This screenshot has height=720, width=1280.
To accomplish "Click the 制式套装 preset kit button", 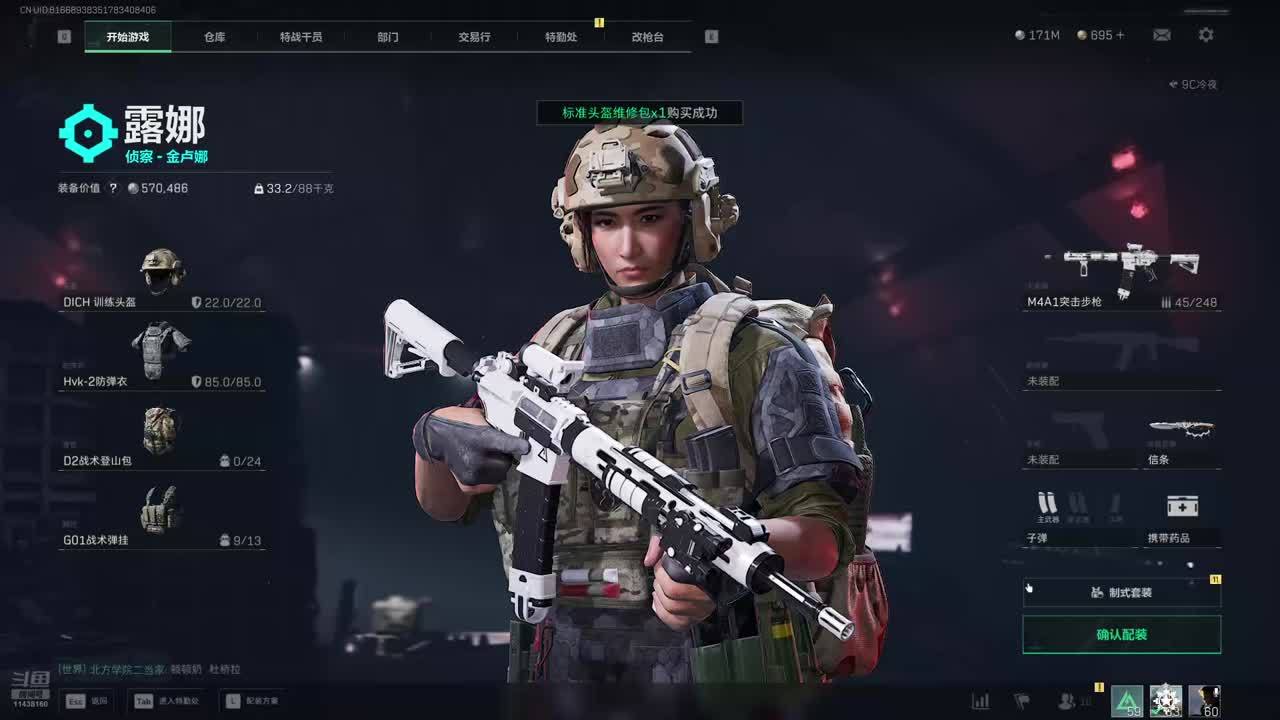I will pos(1121,592).
